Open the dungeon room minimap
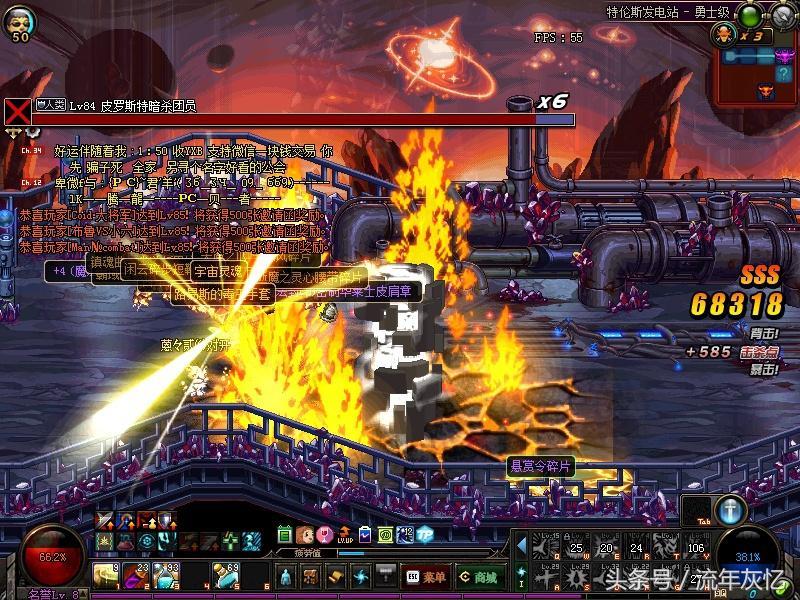This screenshot has height=600, width=800. [x=756, y=62]
